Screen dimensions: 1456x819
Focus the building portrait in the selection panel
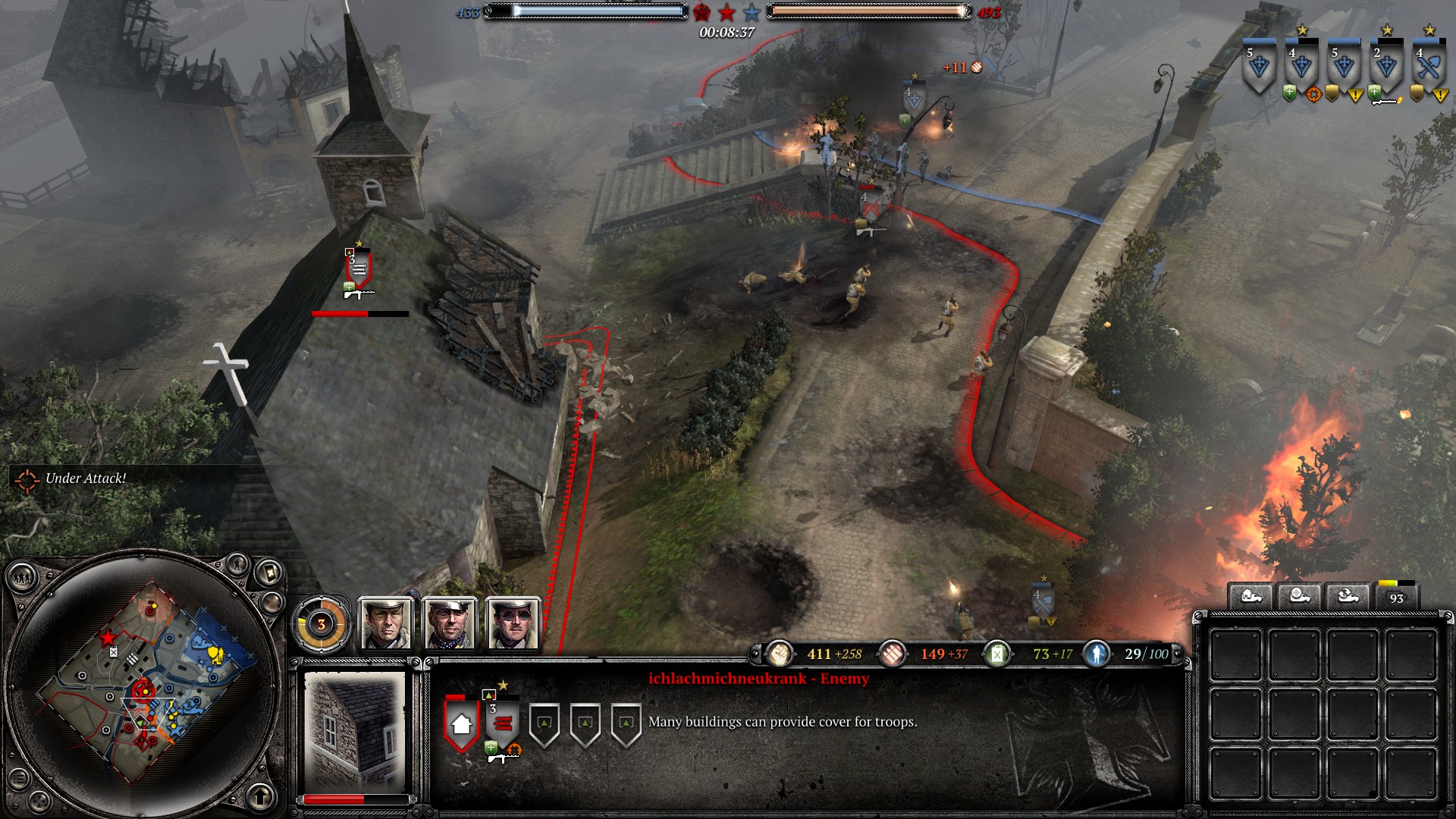pyautogui.click(x=355, y=731)
